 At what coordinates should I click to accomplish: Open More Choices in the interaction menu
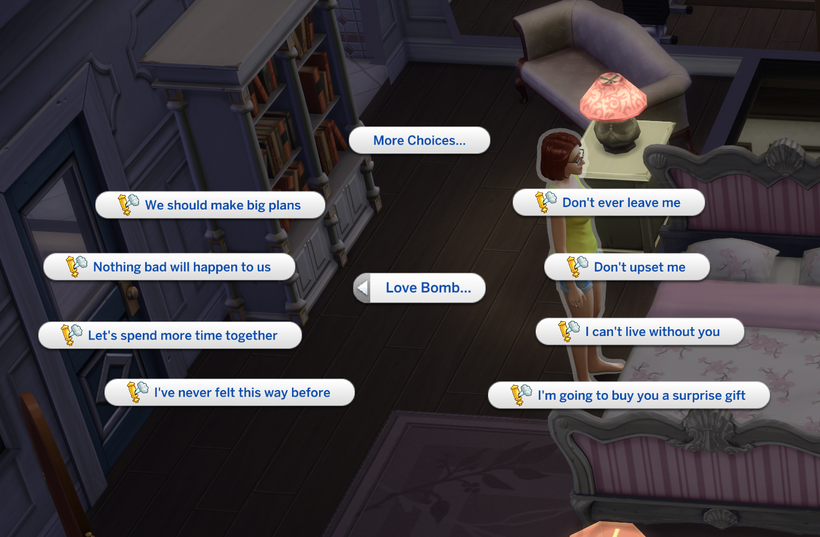419,141
